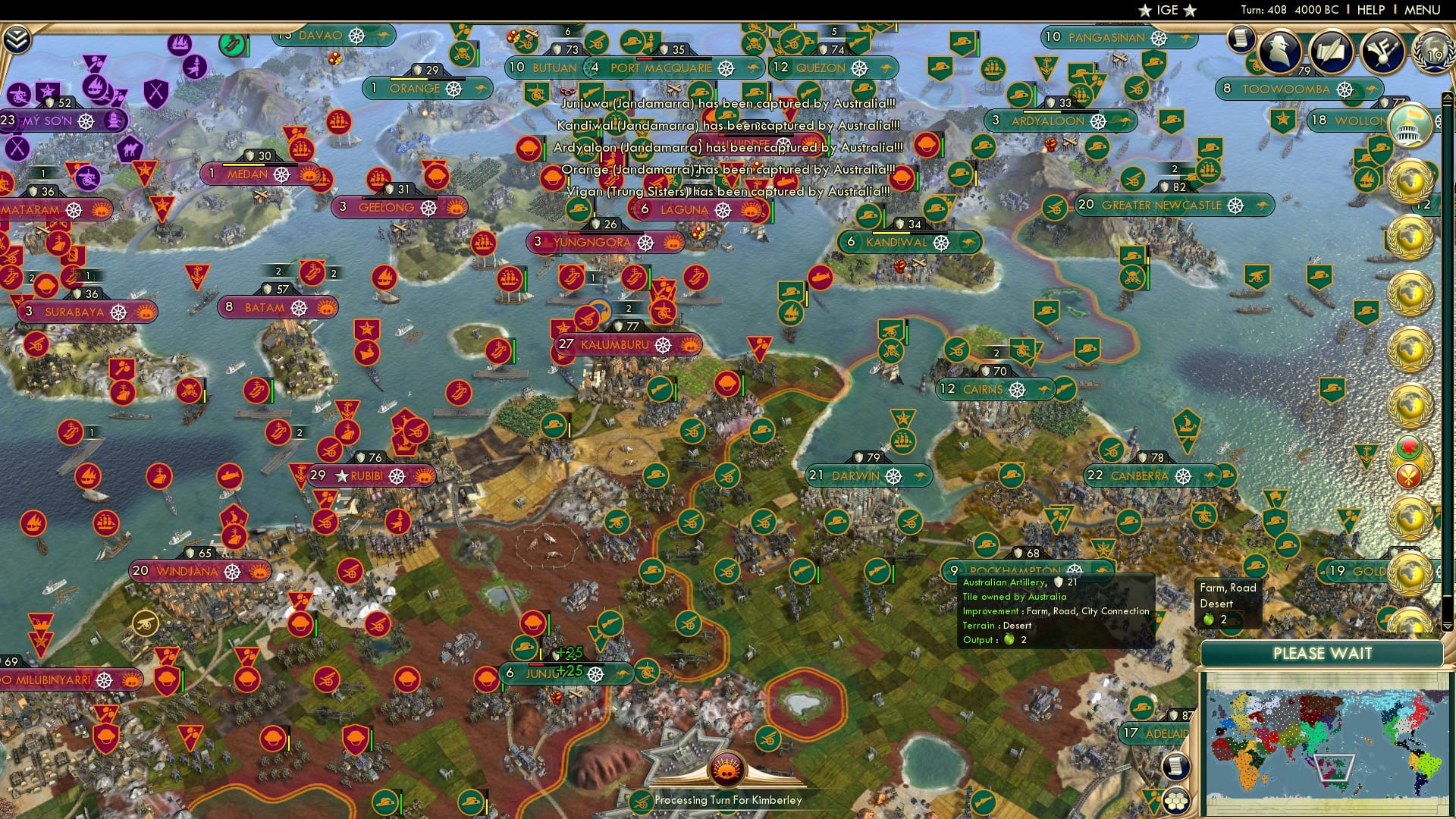Open the Diplomacy overview scroll-and-quill icon
This screenshot has width=1456, height=819.
tap(1332, 52)
